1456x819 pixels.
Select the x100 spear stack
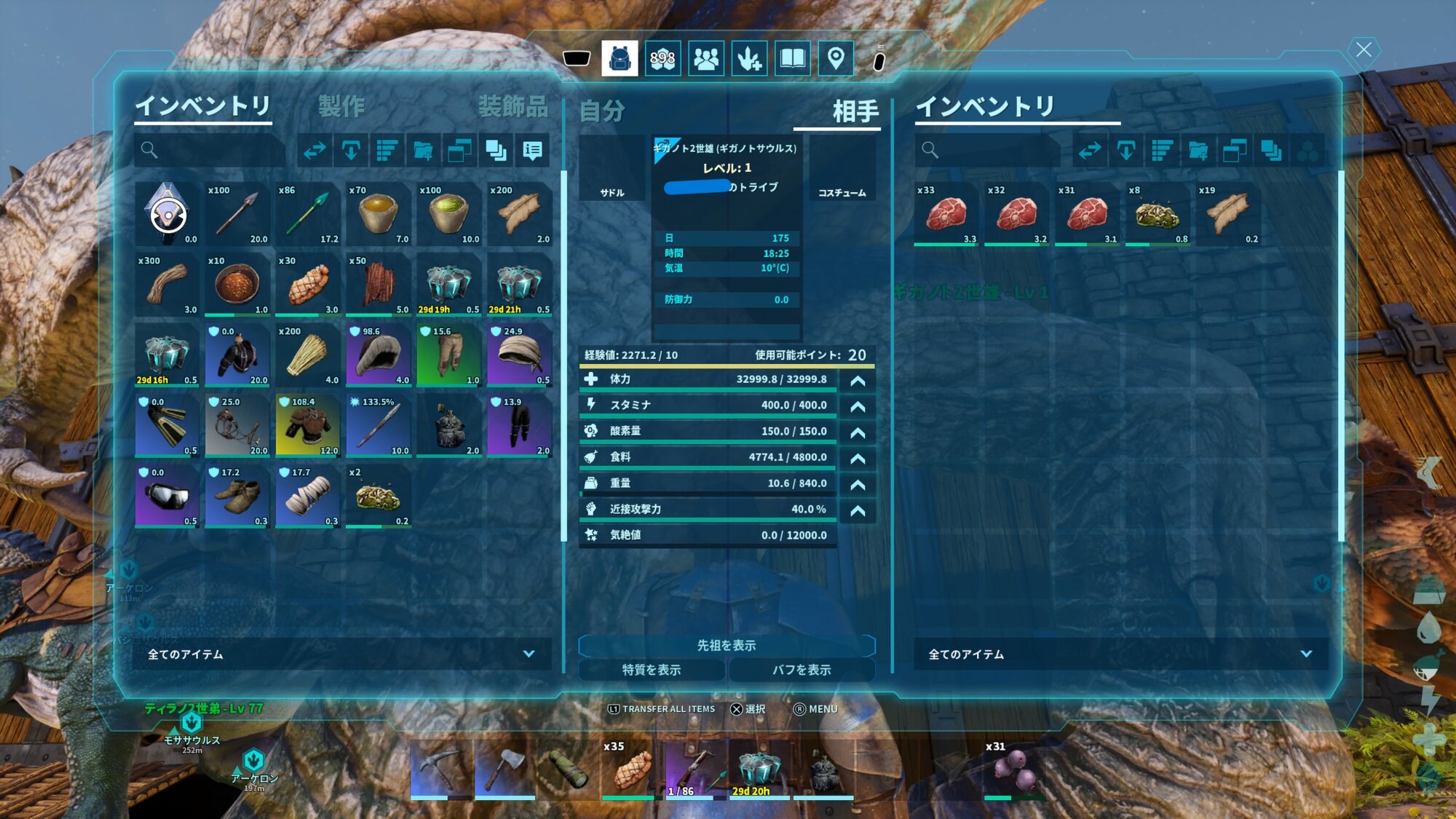237,214
